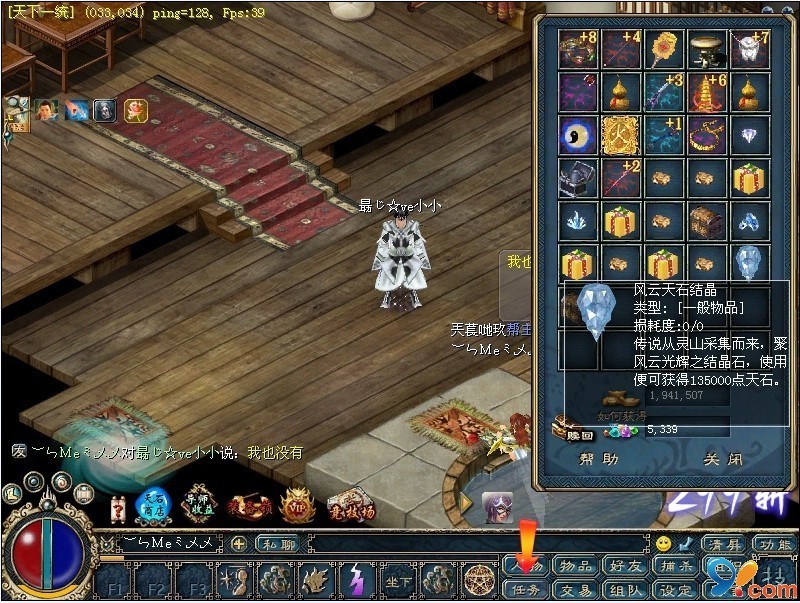Select the yin-yang orb item slot
This screenshot has width=800, height=603.
(578, 135)
